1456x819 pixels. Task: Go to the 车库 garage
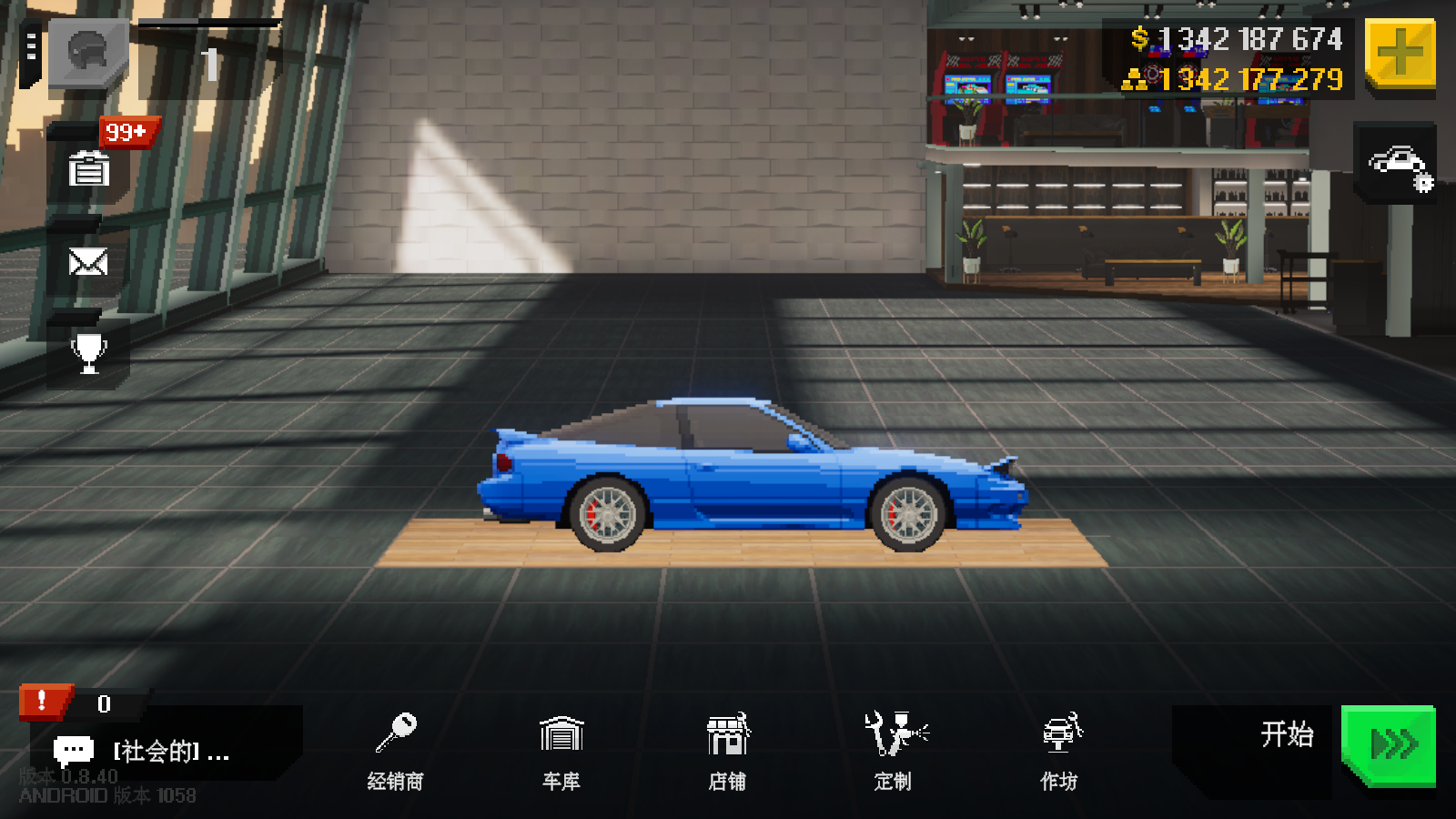tap(561, 752)
